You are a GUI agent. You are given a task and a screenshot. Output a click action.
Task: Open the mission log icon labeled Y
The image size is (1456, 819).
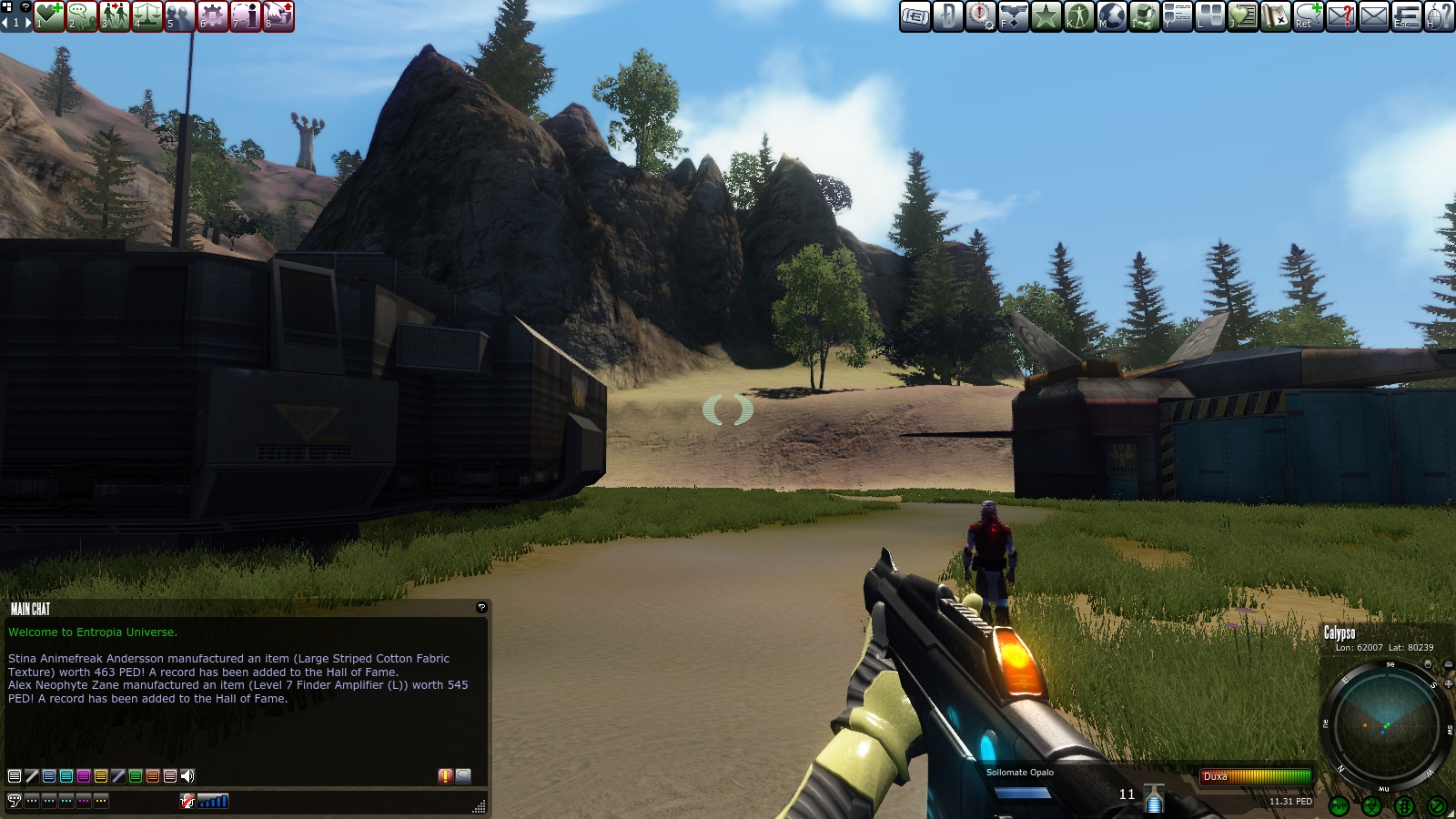pyautogui.click(x=1176, y=16)
